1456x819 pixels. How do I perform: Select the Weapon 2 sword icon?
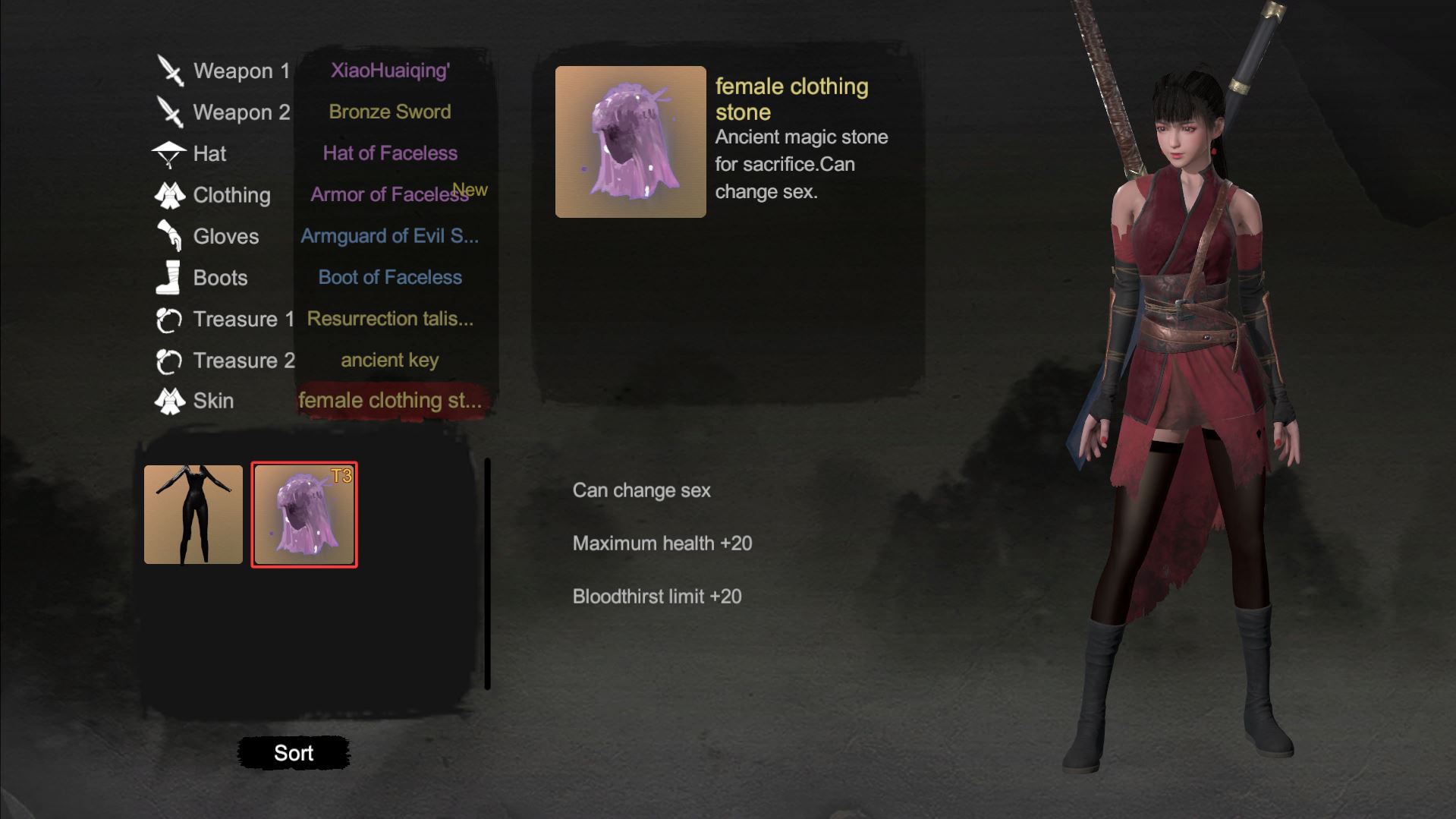171,112
